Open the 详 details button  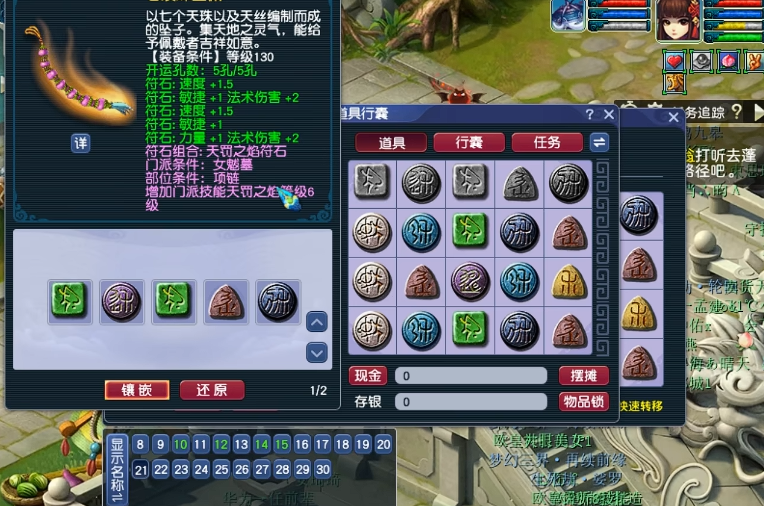point(81,143)
